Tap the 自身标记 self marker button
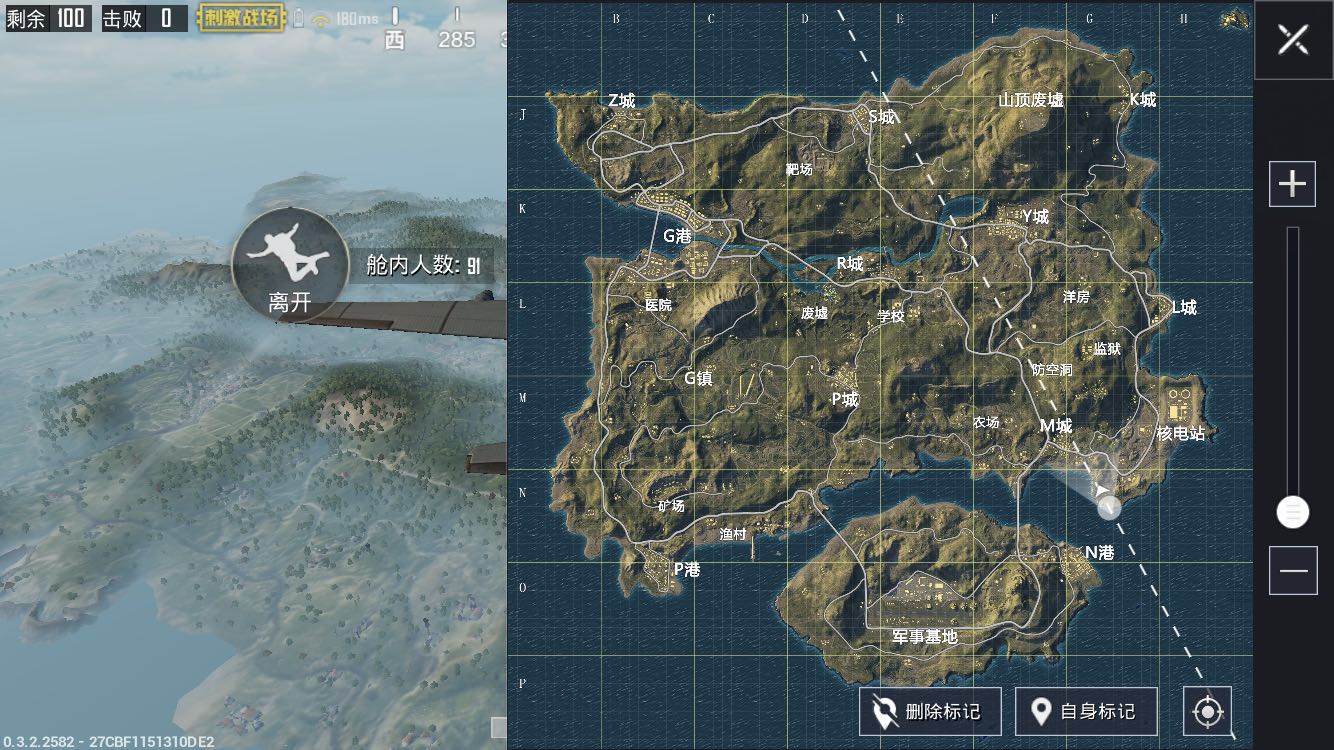The image size is (1334, 750). (x=1086, y=712)
